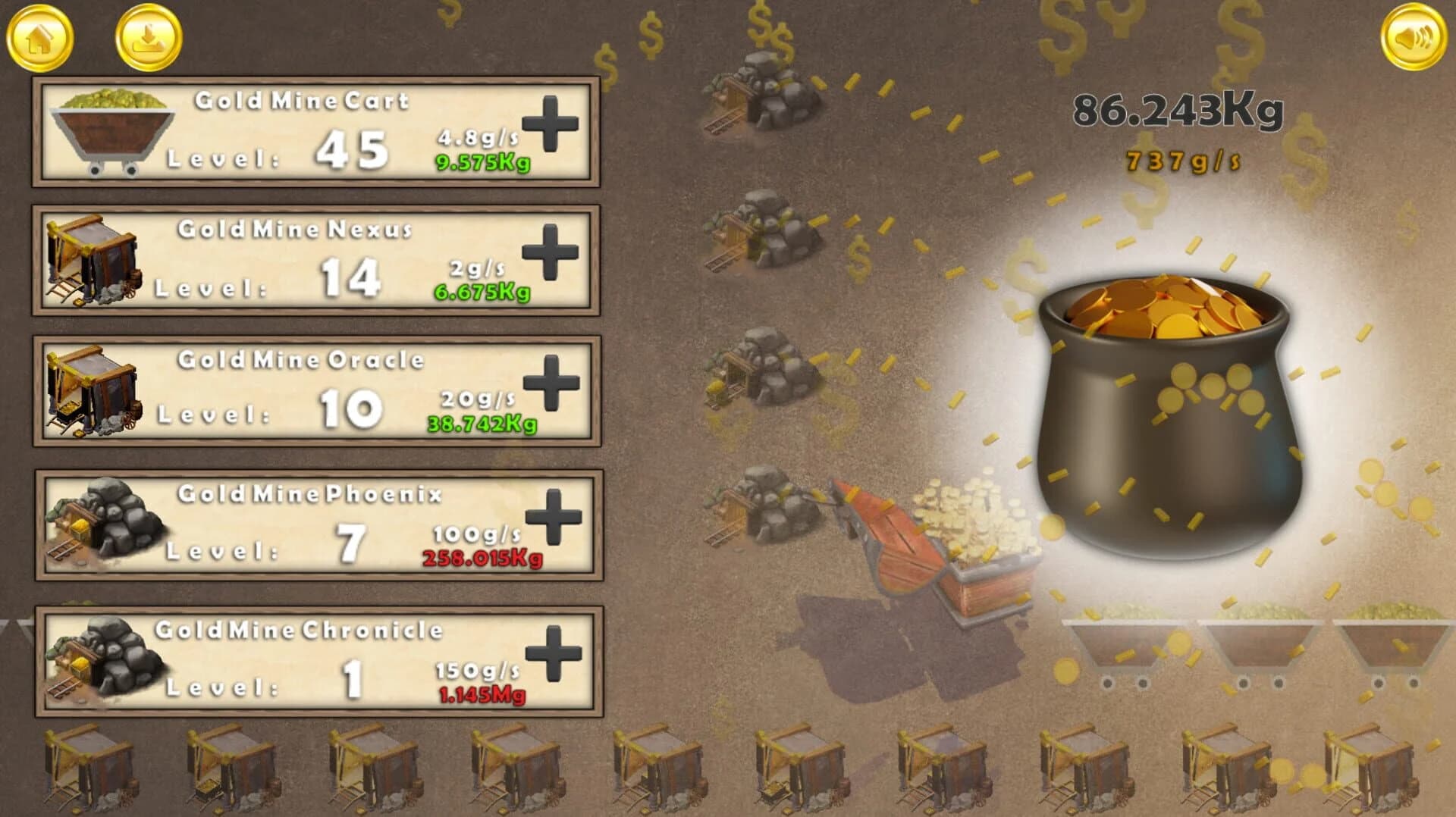This screenshot has height=817, width=1456.
Task: Click the yellow download icon at top
Action: (x=146, y=36)
